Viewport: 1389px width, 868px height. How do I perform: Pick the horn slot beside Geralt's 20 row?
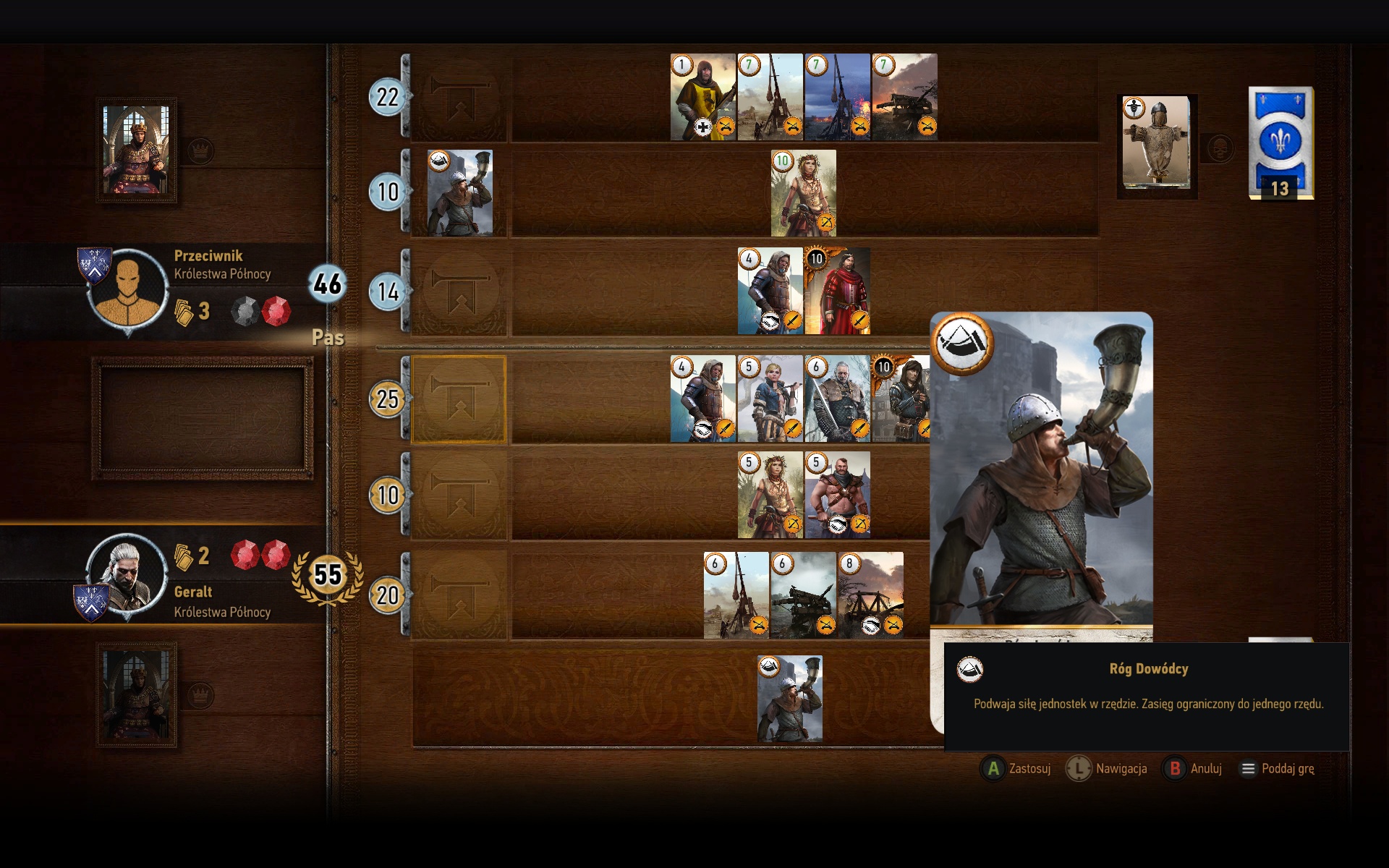click(x=459, y=595)
